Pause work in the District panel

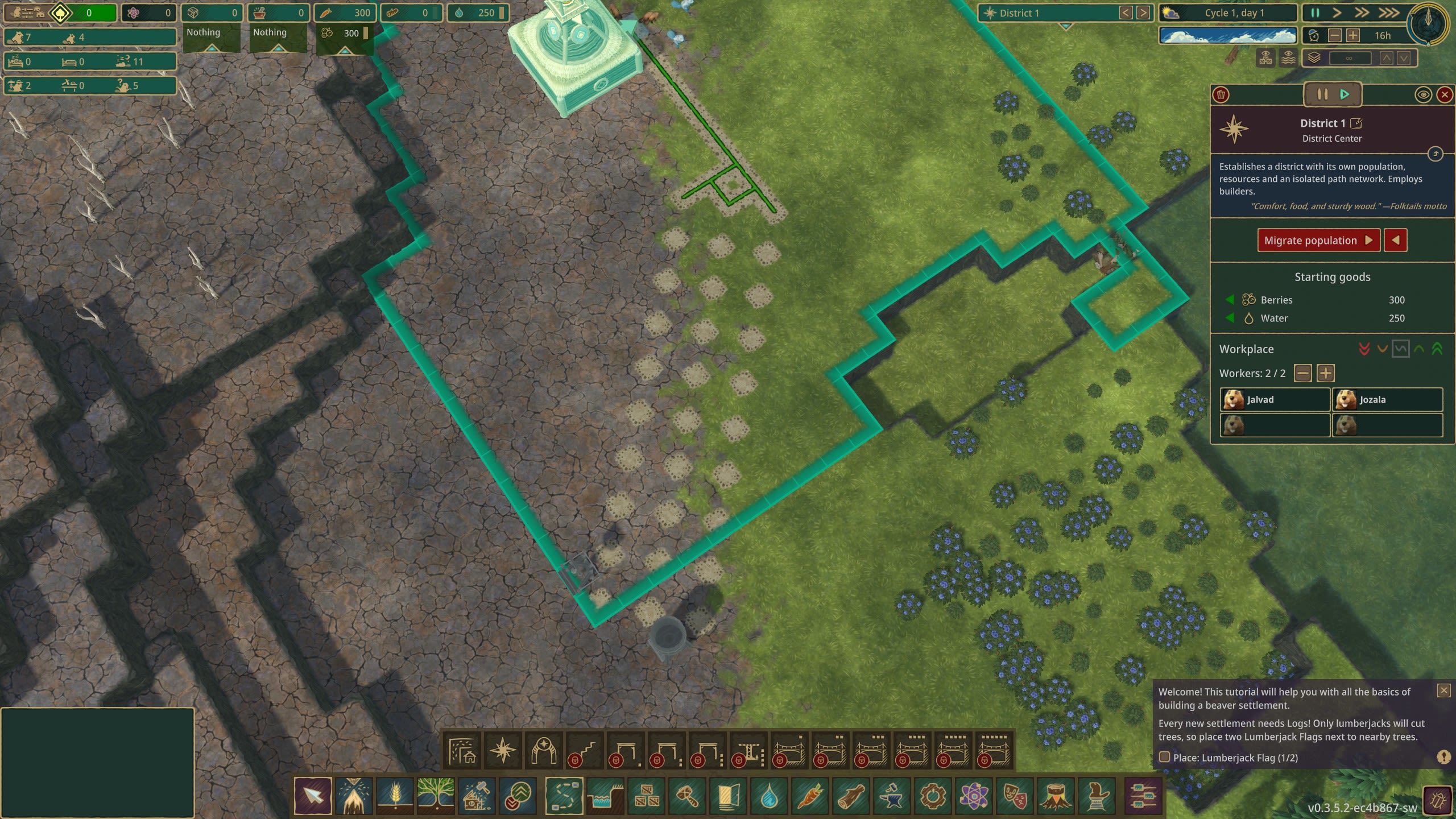tap(1322, 94)
